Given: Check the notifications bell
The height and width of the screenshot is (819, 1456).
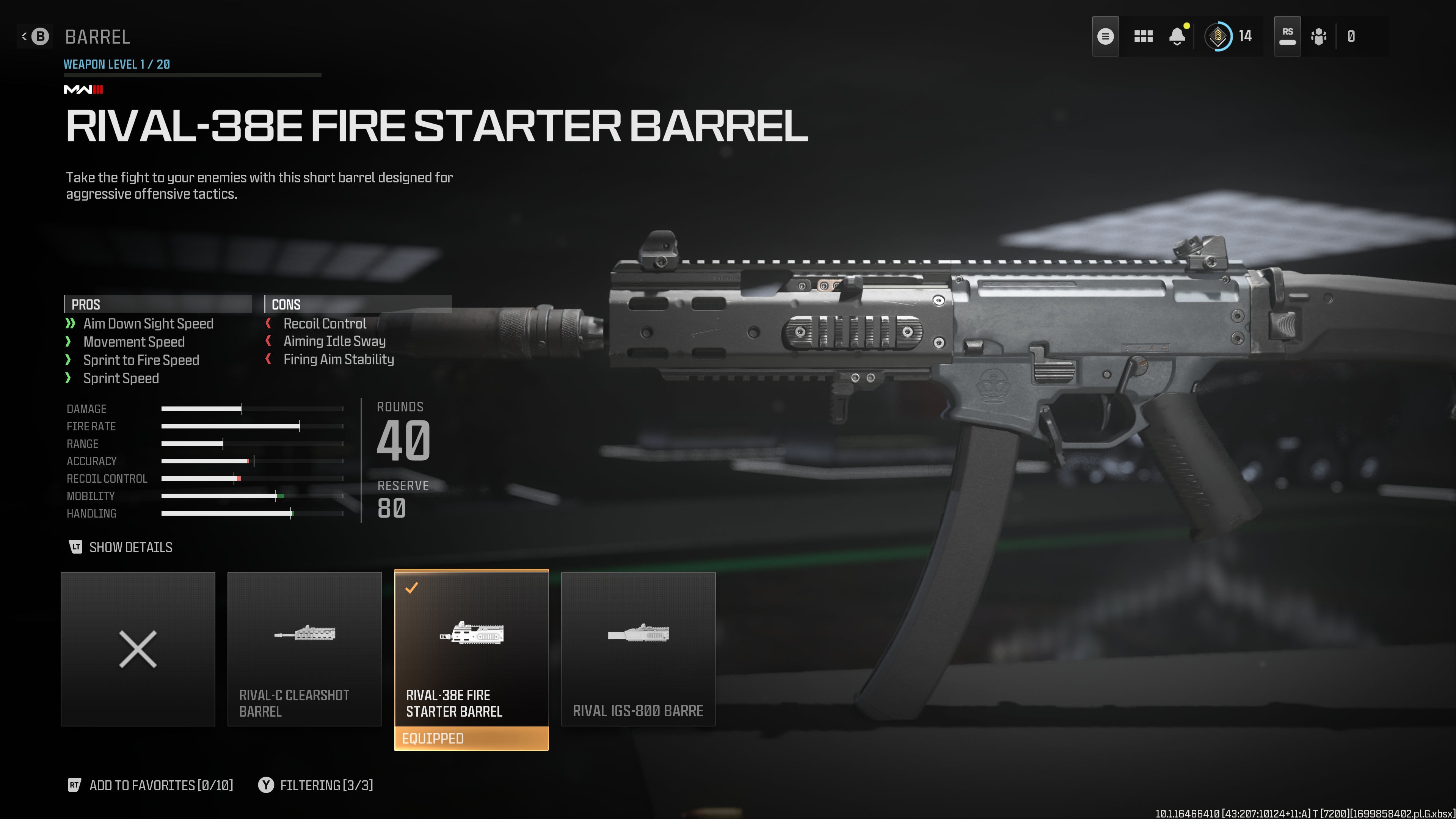Looking at the screenshot, I should click(x=1177, y=37).
